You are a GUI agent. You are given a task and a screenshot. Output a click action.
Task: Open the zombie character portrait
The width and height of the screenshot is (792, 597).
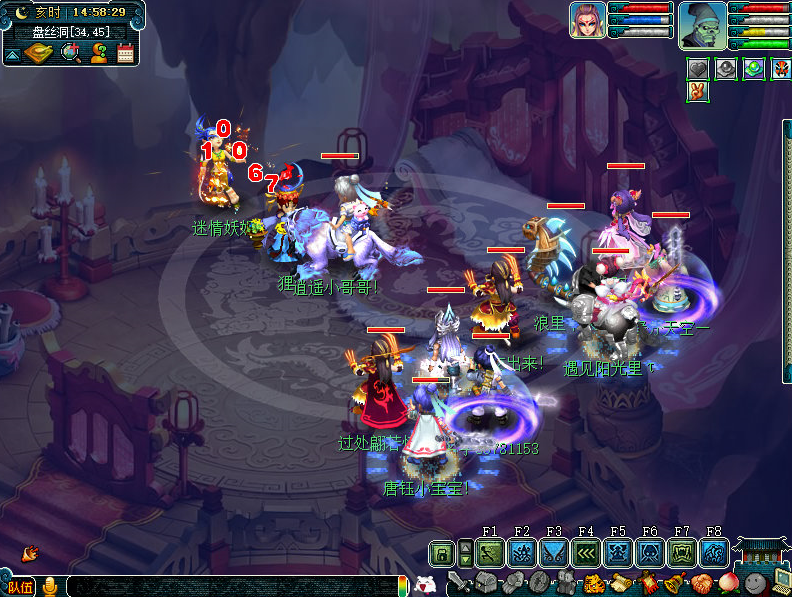tap(702, 25)
